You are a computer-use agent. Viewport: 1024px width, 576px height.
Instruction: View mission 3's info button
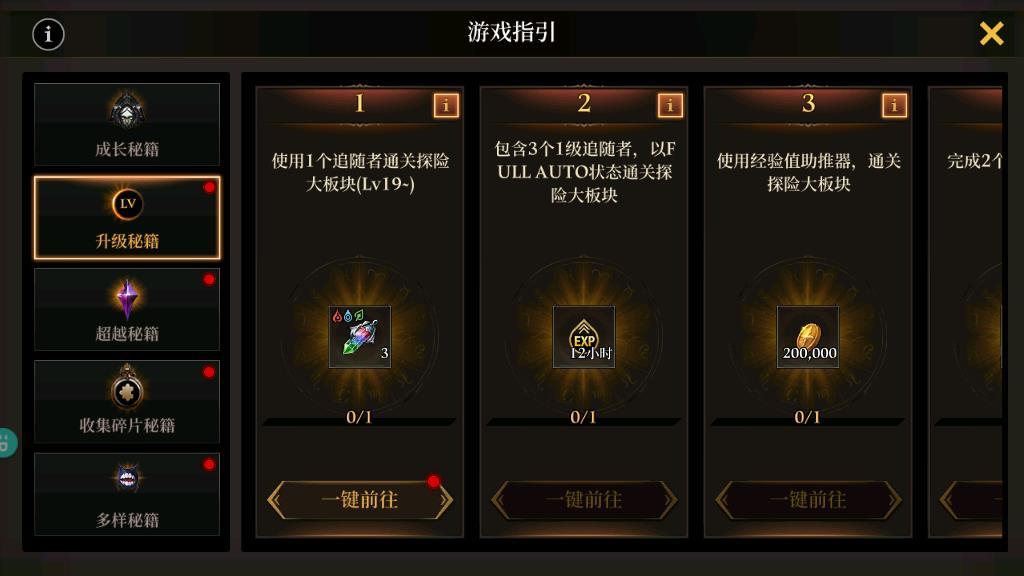tap(894, 105)
